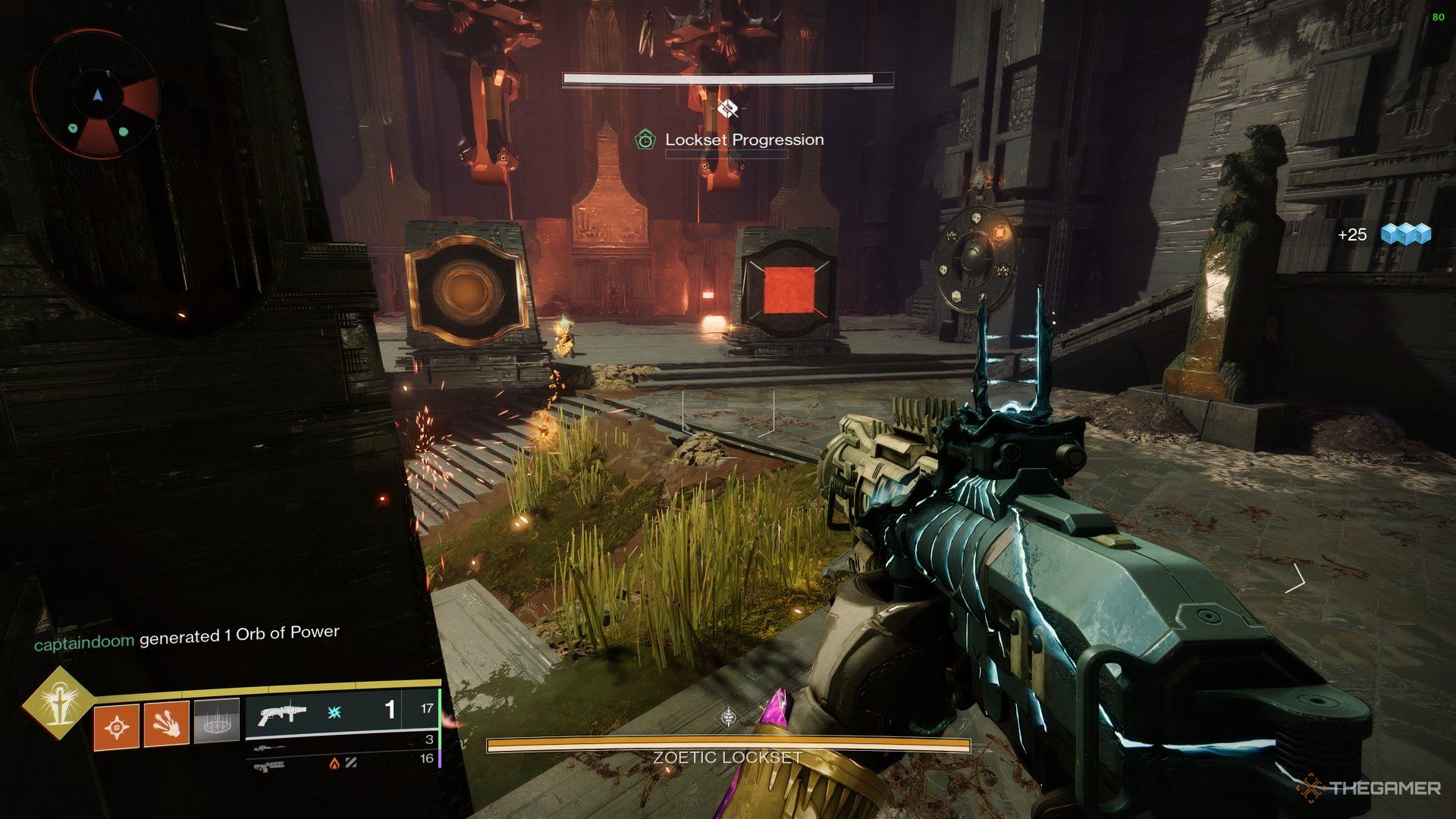This screenshot has width=1456, height=819.
Task: Open the circular radar in the corner
Action: [96, 95]
